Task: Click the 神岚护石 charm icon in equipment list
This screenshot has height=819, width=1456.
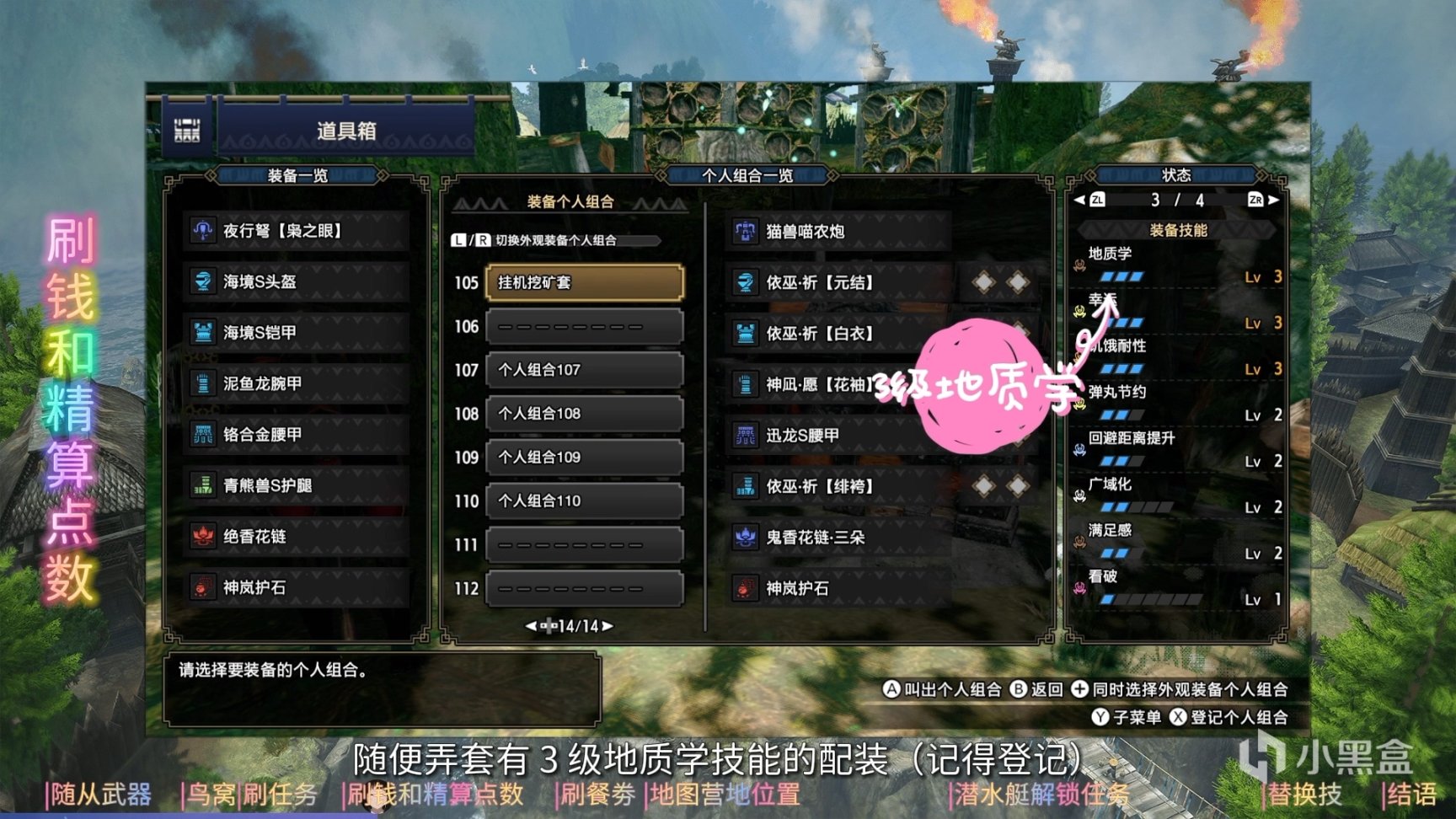Action: (x=201, y=588)
